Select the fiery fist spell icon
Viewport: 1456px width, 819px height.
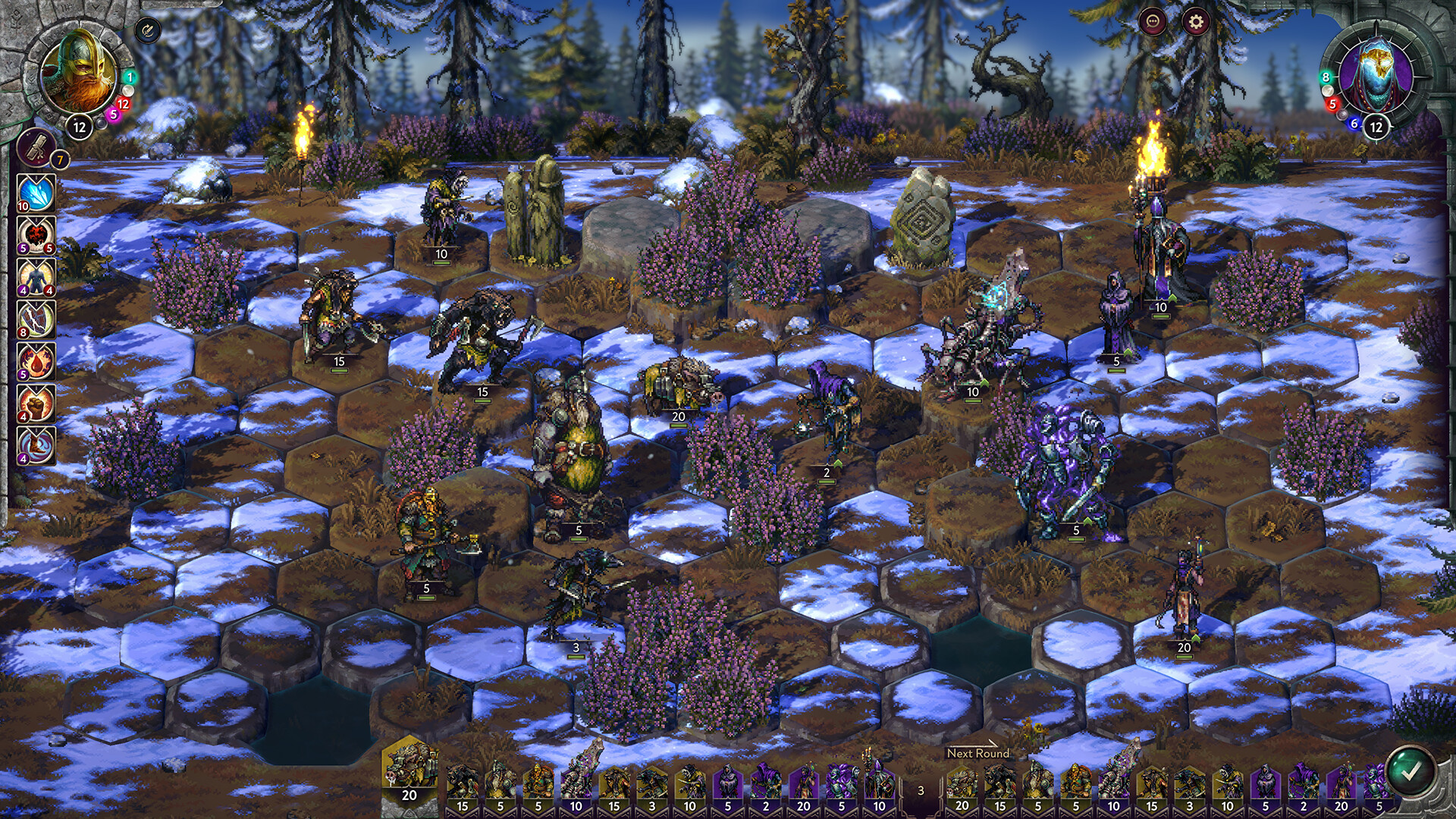coord(35,403)
